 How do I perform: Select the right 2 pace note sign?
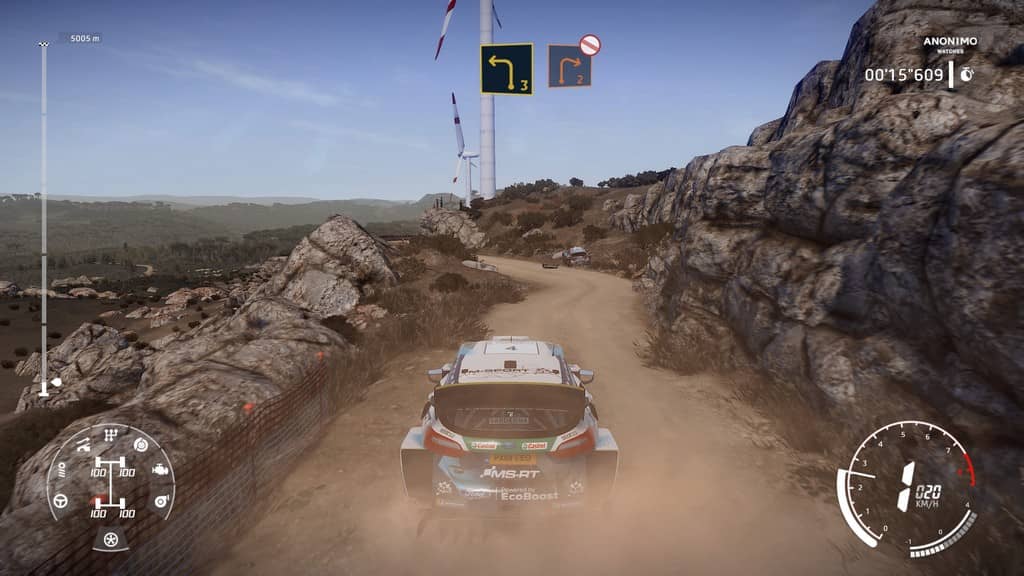coord(569,67)
